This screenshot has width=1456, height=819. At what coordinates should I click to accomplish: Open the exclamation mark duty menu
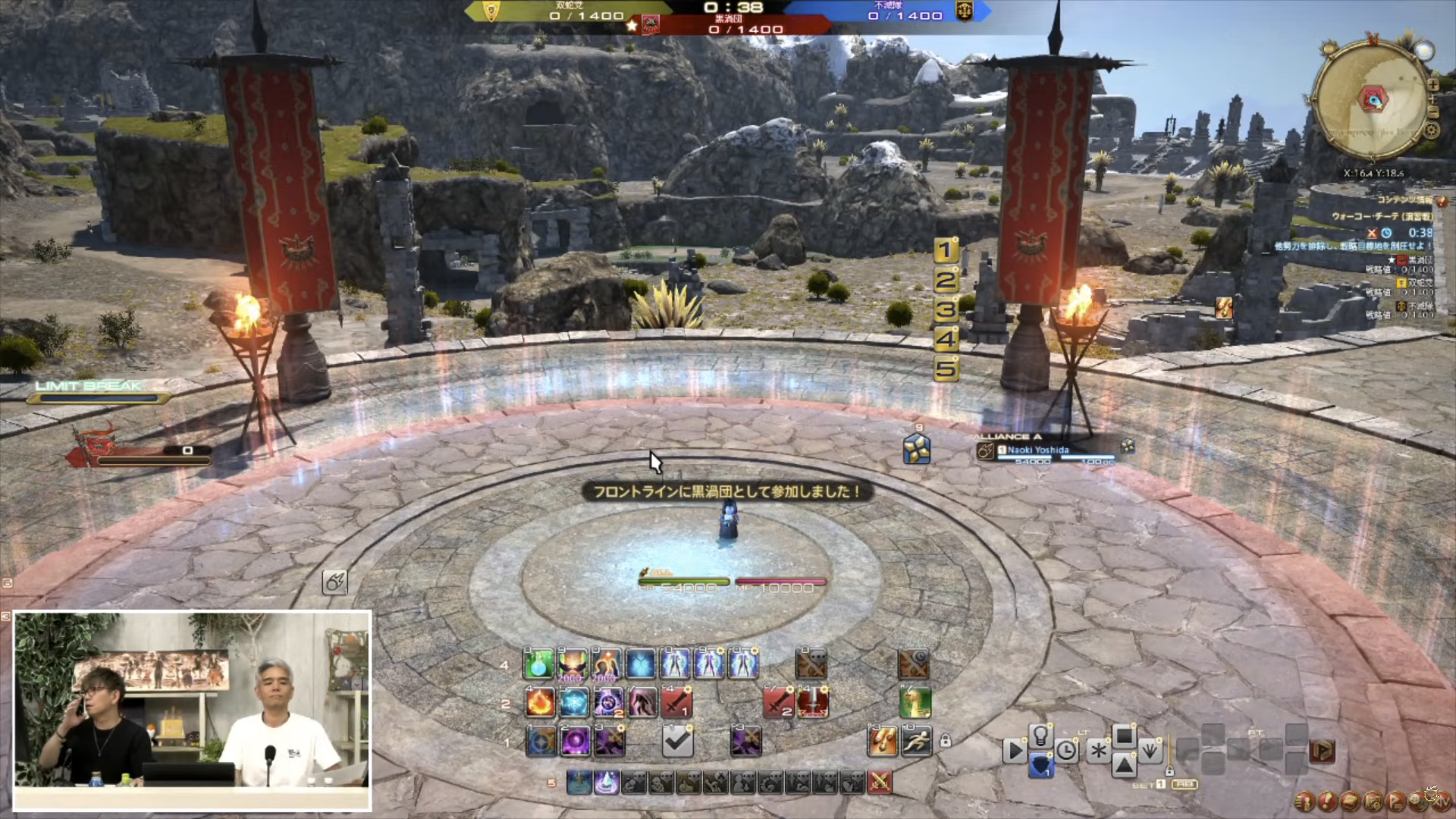click(x=1327, y=800)
